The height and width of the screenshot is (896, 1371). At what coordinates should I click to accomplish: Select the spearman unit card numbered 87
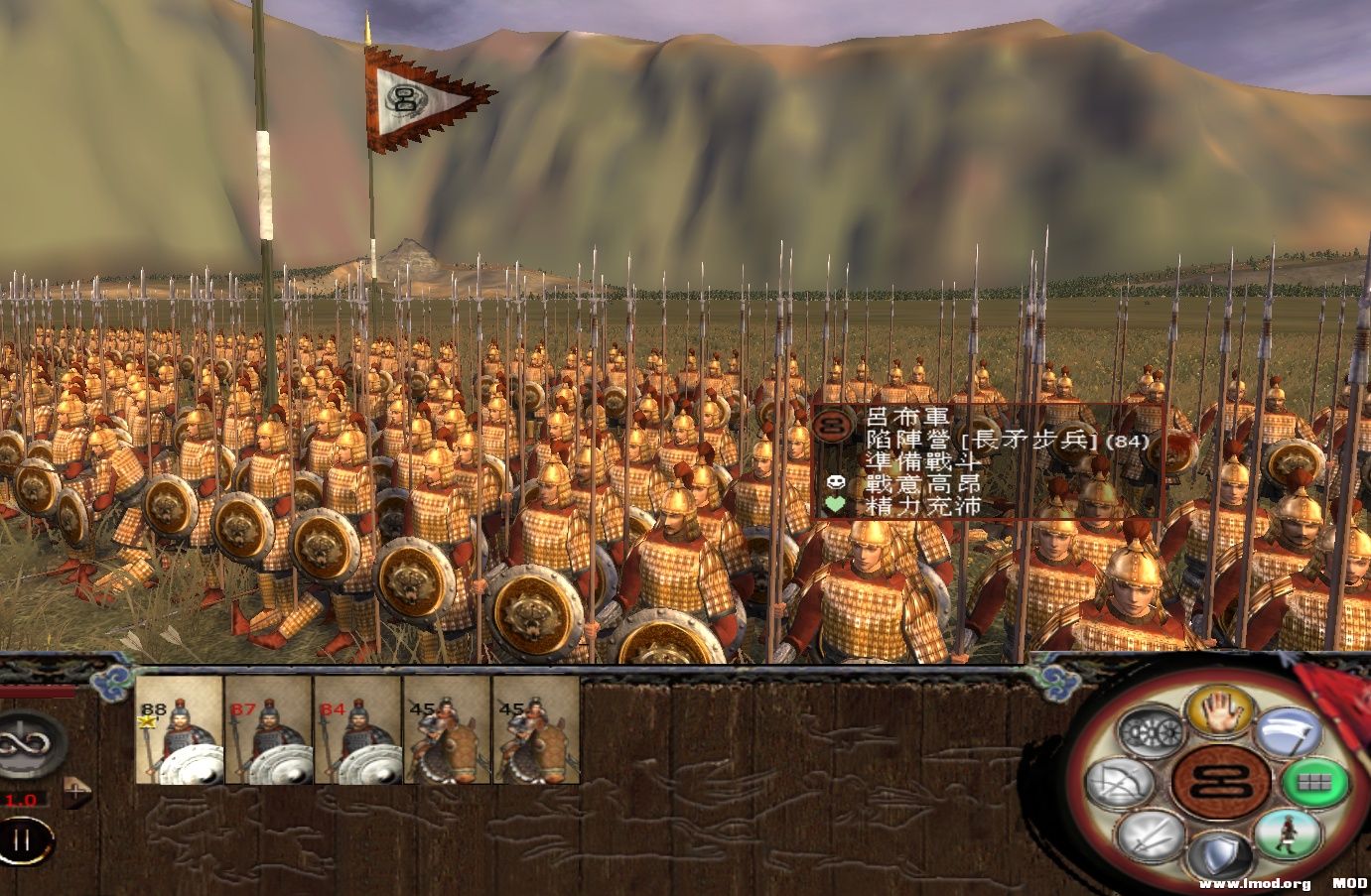[x=267, y=739]
